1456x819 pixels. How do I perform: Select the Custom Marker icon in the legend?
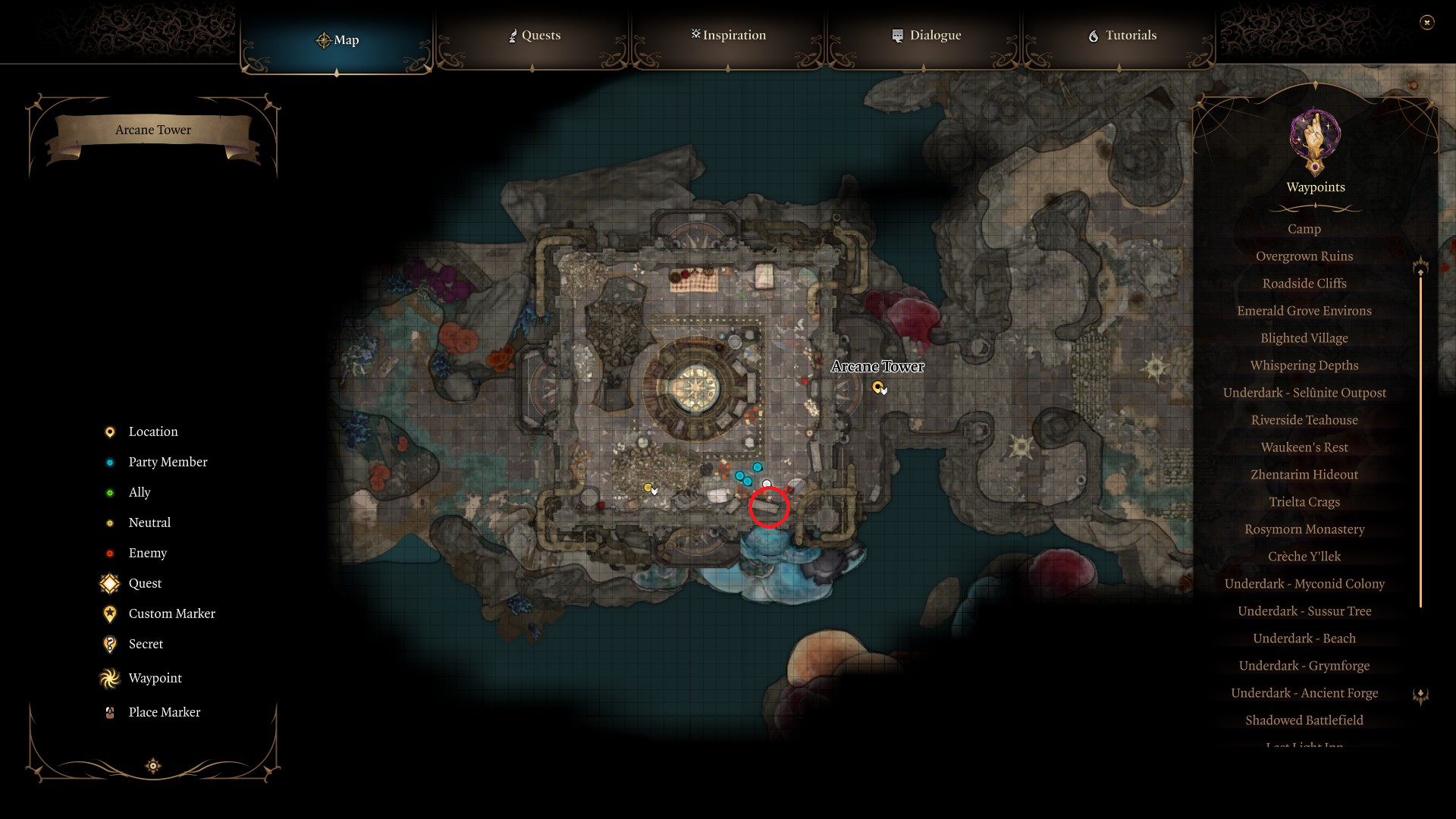(110, 613)
